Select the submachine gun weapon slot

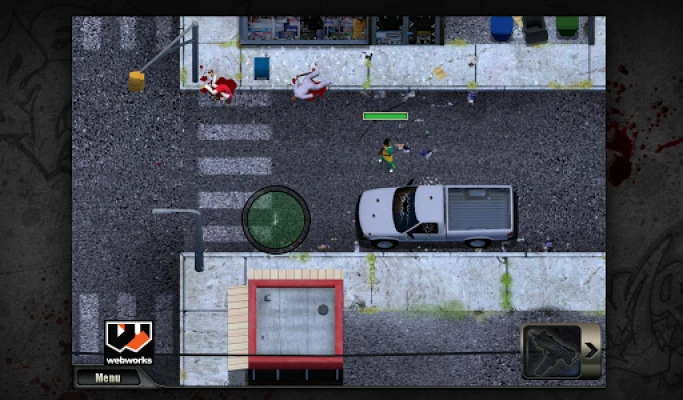pos(550,351)
